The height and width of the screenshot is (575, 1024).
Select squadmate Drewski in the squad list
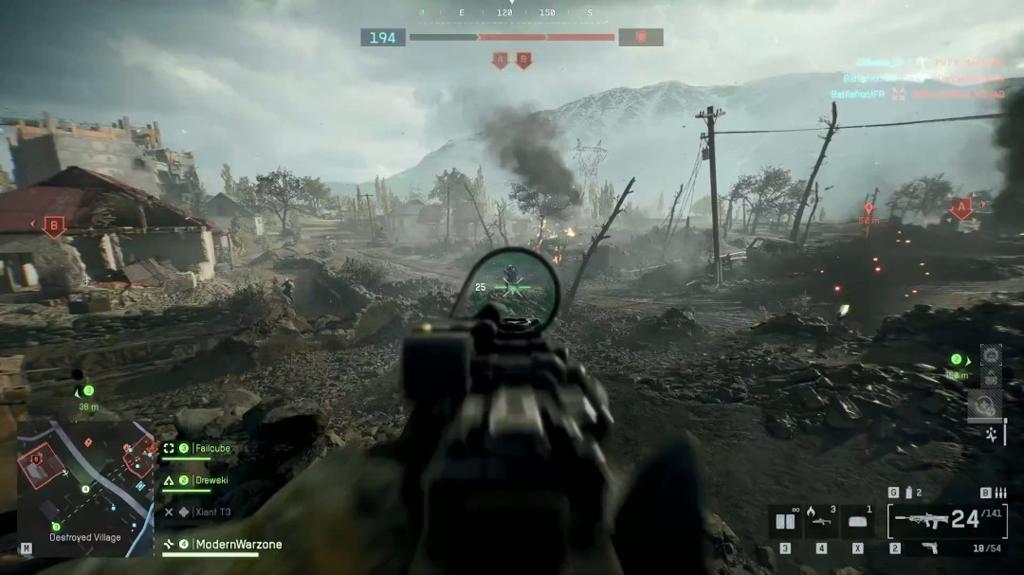pyautogui.click(x=211, y=480)
